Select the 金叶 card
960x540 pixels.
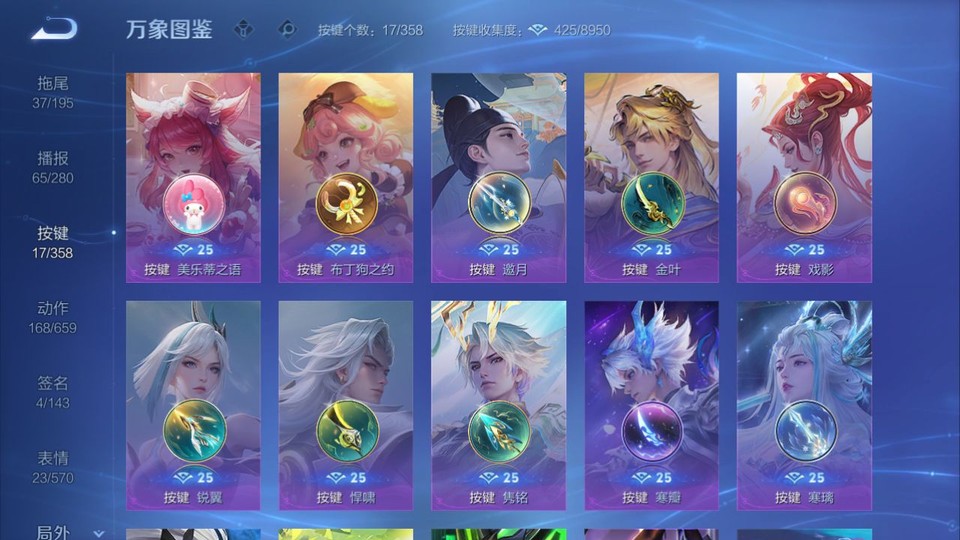(x=651, y=177)
